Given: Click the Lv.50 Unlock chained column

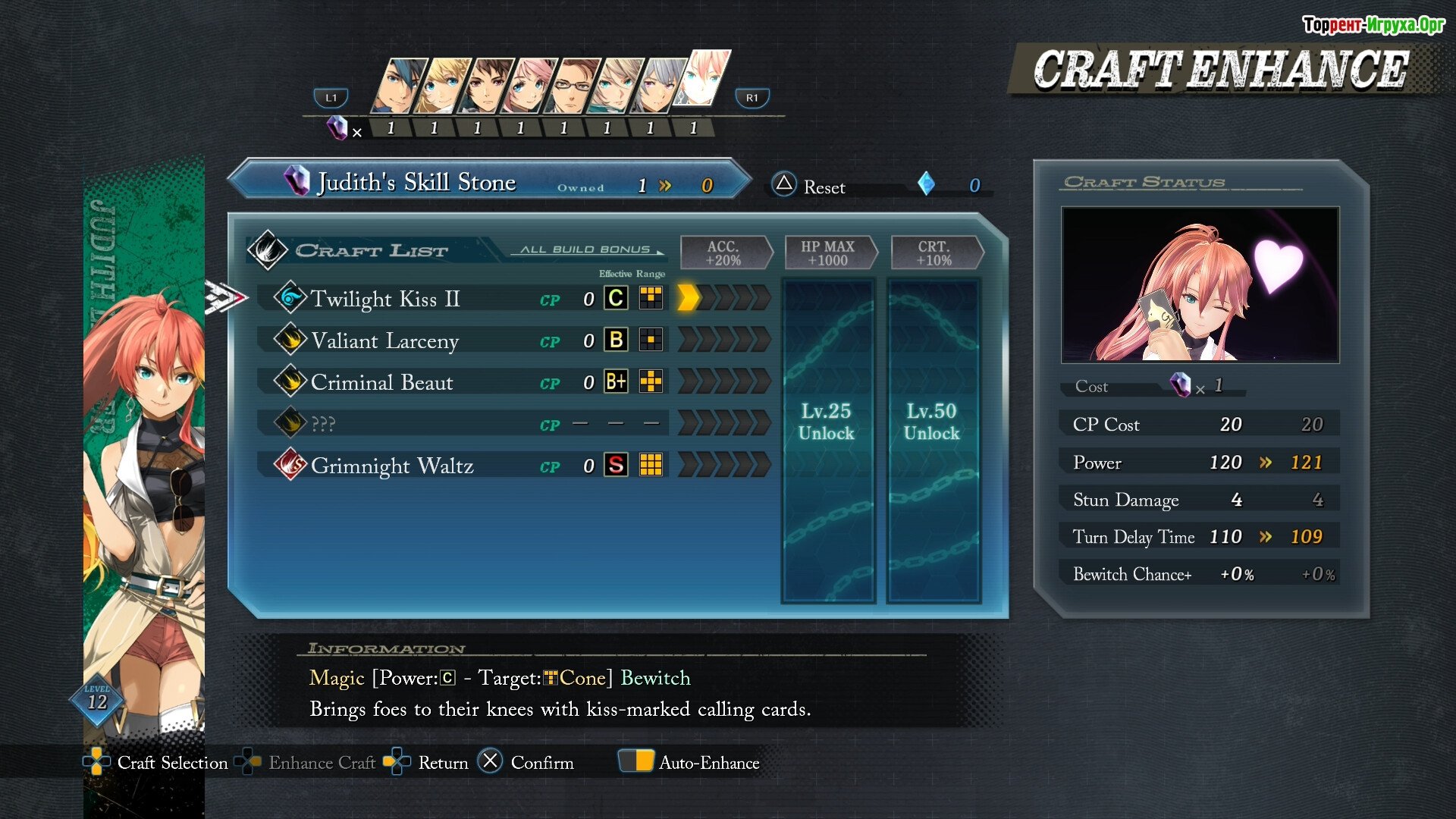Looking at the screenshot, I should click(932, 440).
